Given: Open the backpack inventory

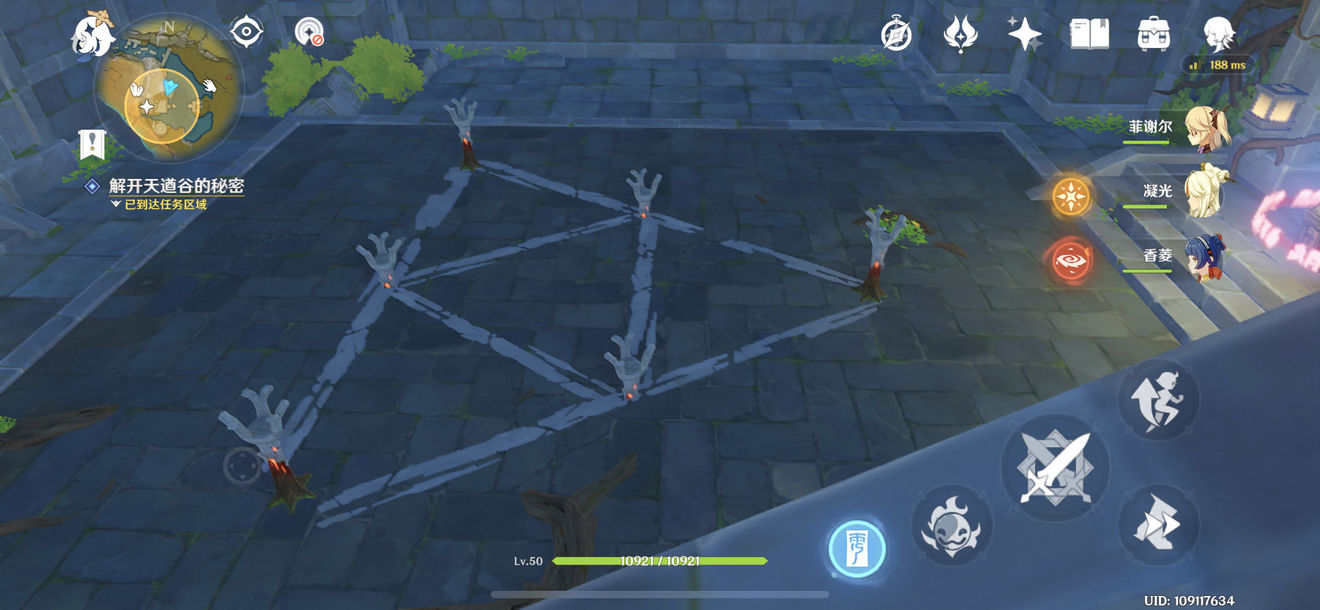Looking at the screenshot, I should [x=1154, y=34].
